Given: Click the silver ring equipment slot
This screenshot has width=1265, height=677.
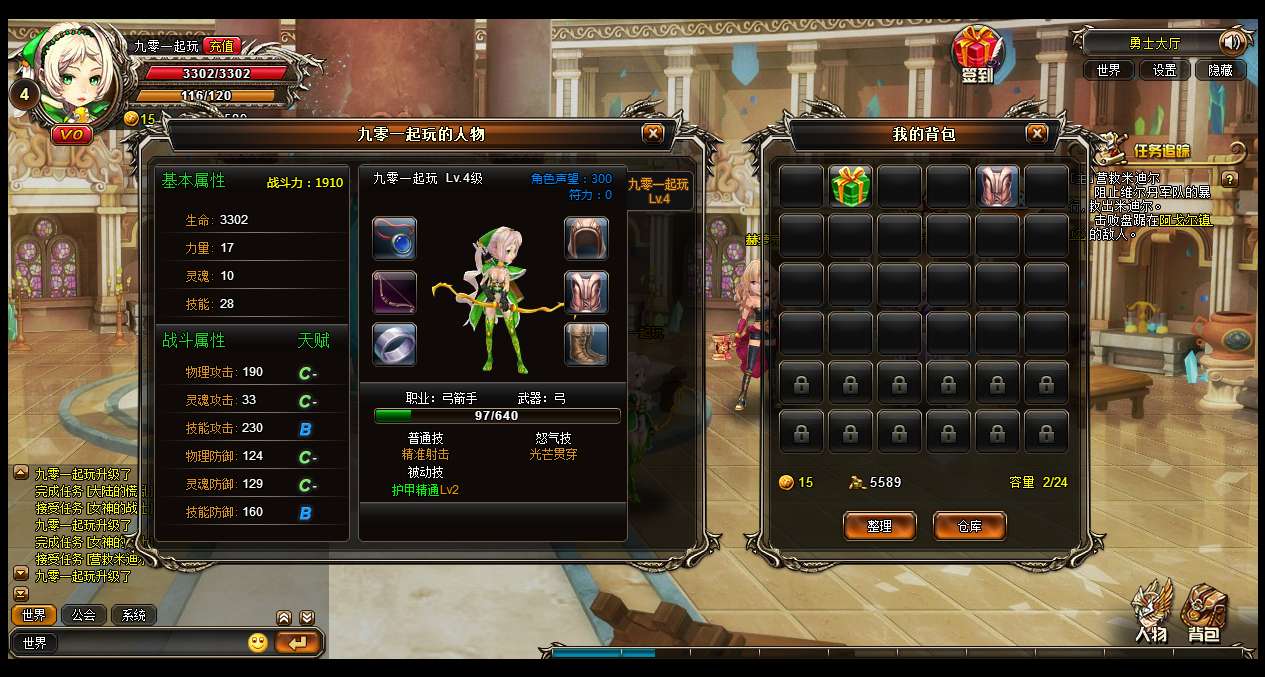Looking at the screenshot, I should (395, 345).
